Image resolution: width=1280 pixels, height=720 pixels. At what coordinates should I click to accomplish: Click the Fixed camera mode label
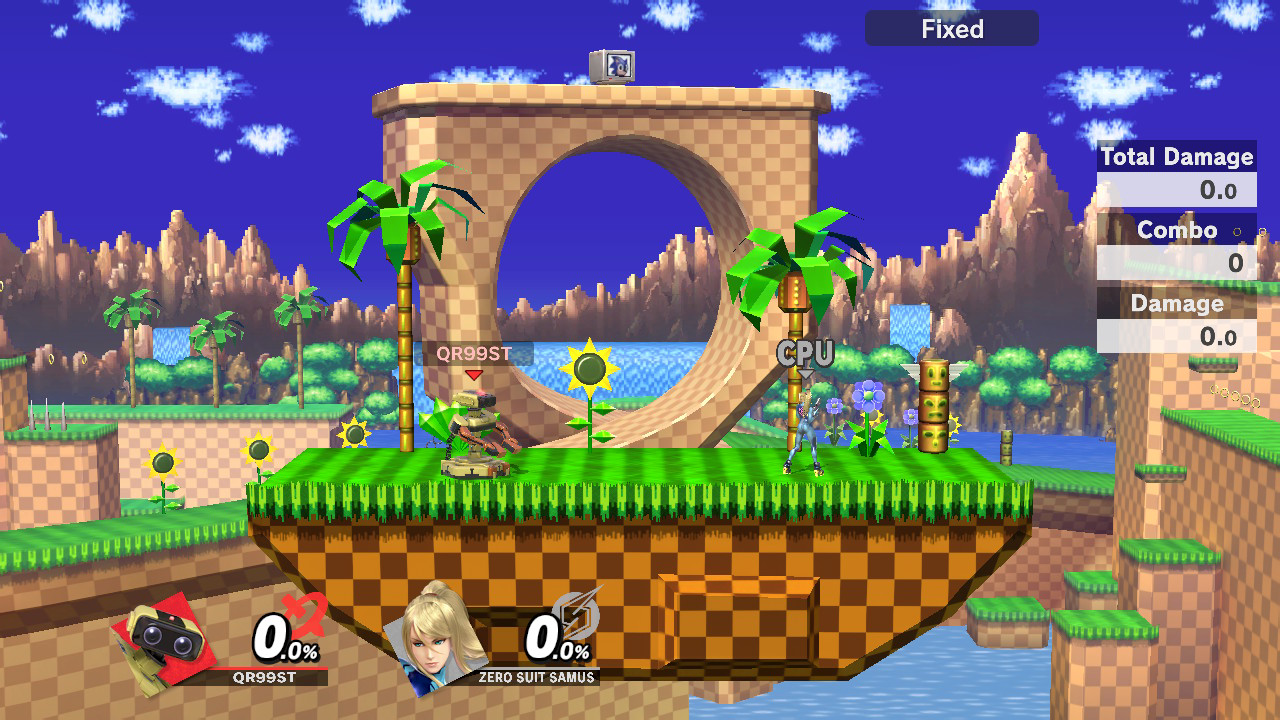(951, 29)
